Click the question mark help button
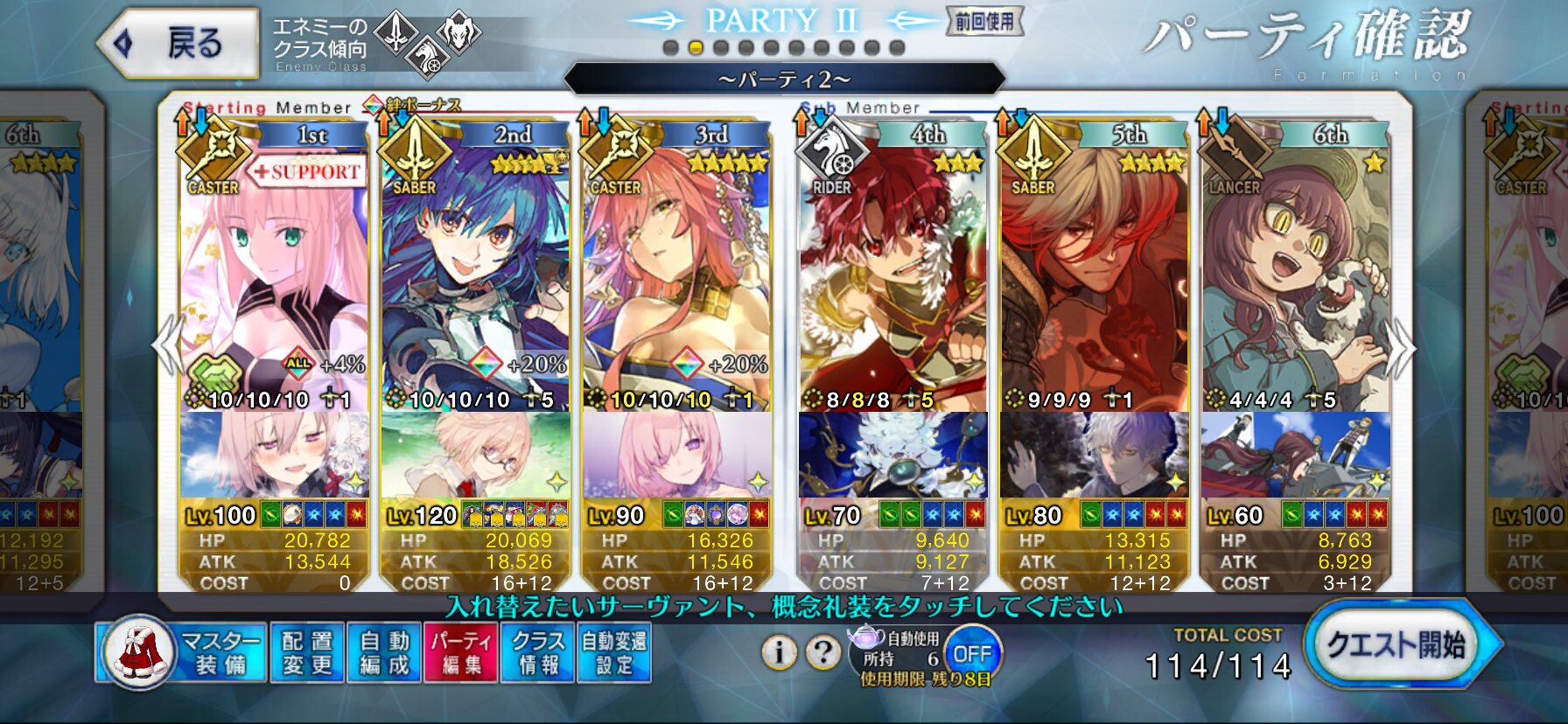This screenshot has height=724, width=1568. coord(822,651)
